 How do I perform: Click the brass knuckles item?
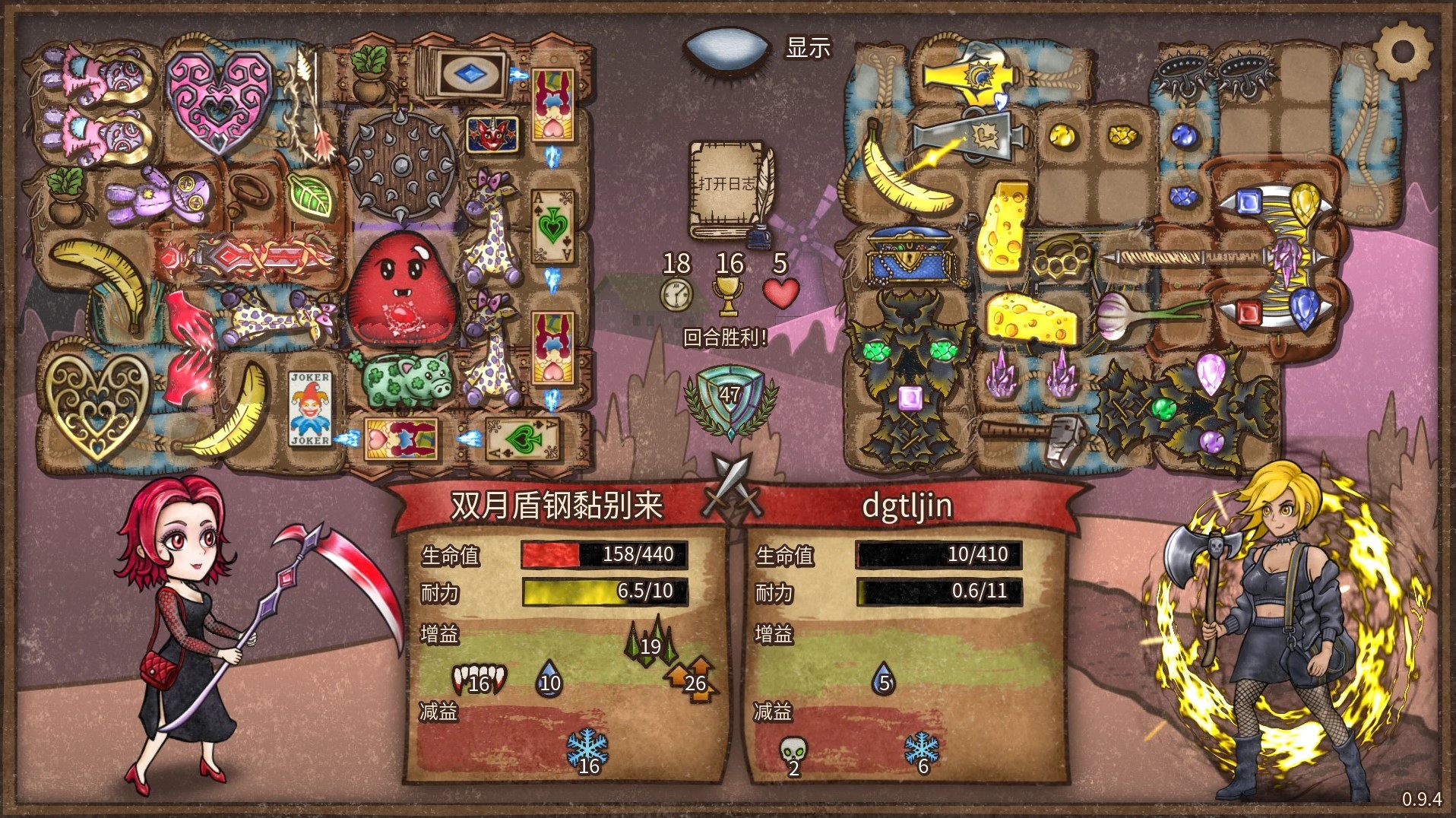pyautogui.click(x=1062, y=256)
